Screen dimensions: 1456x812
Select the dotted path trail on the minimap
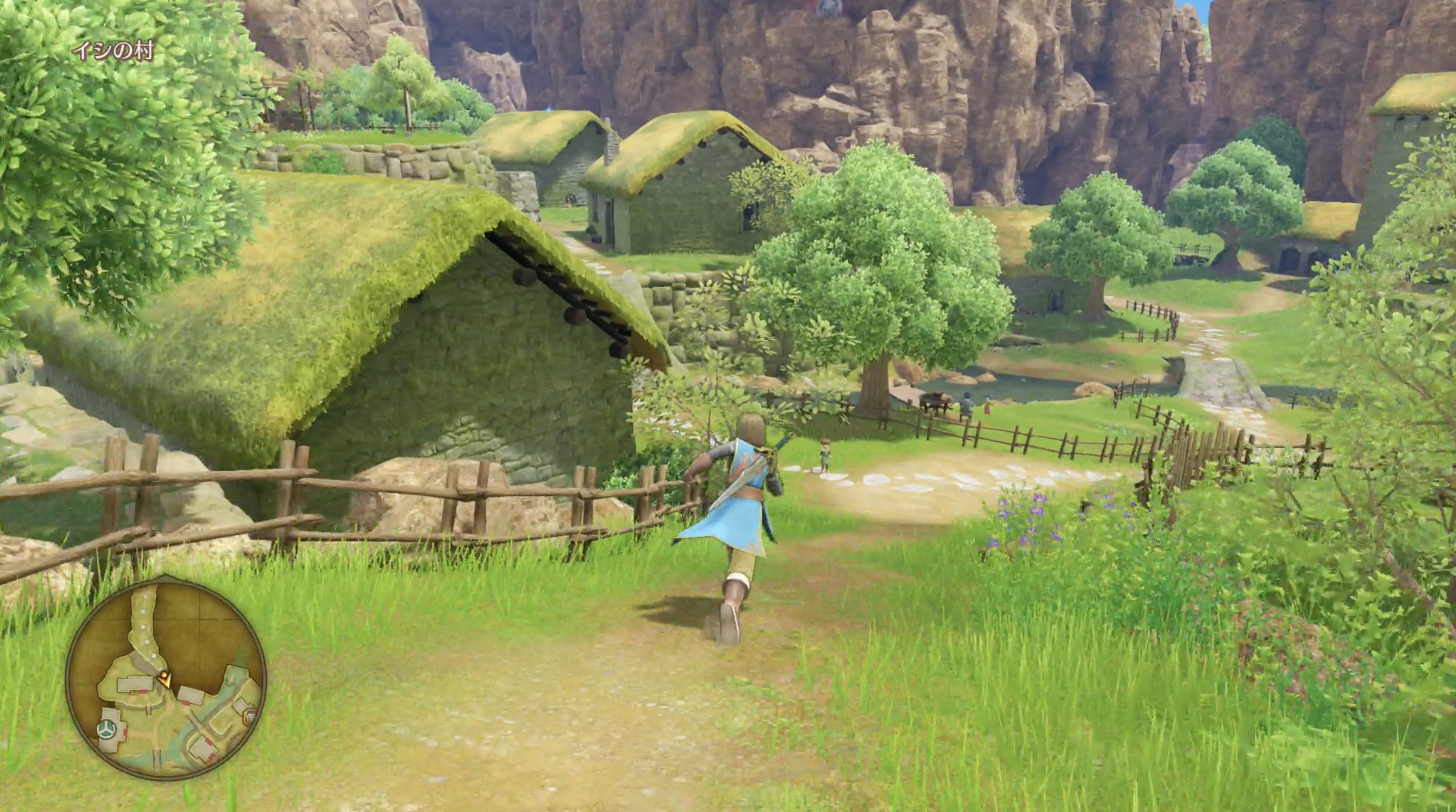pos(145,627)
